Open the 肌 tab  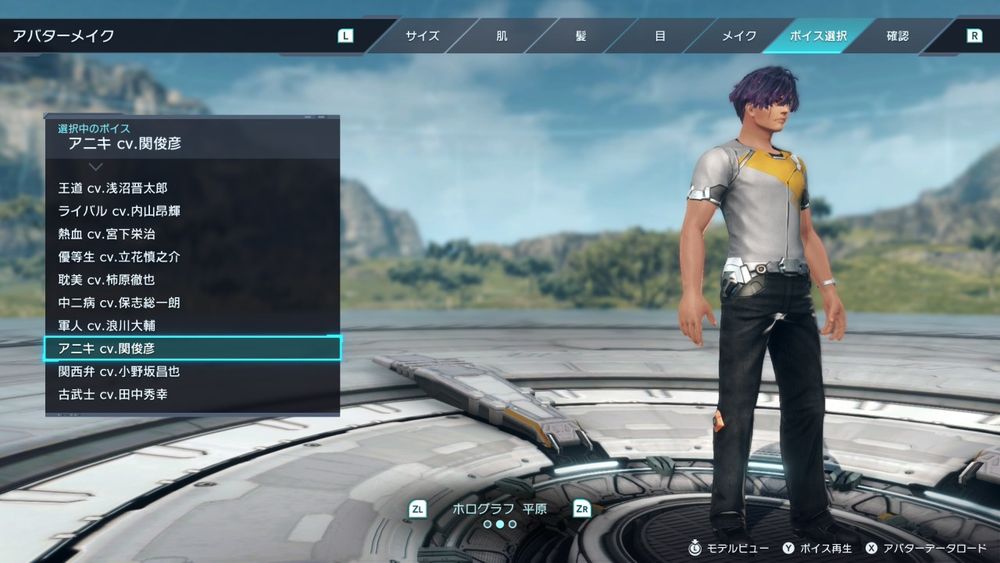501,36
